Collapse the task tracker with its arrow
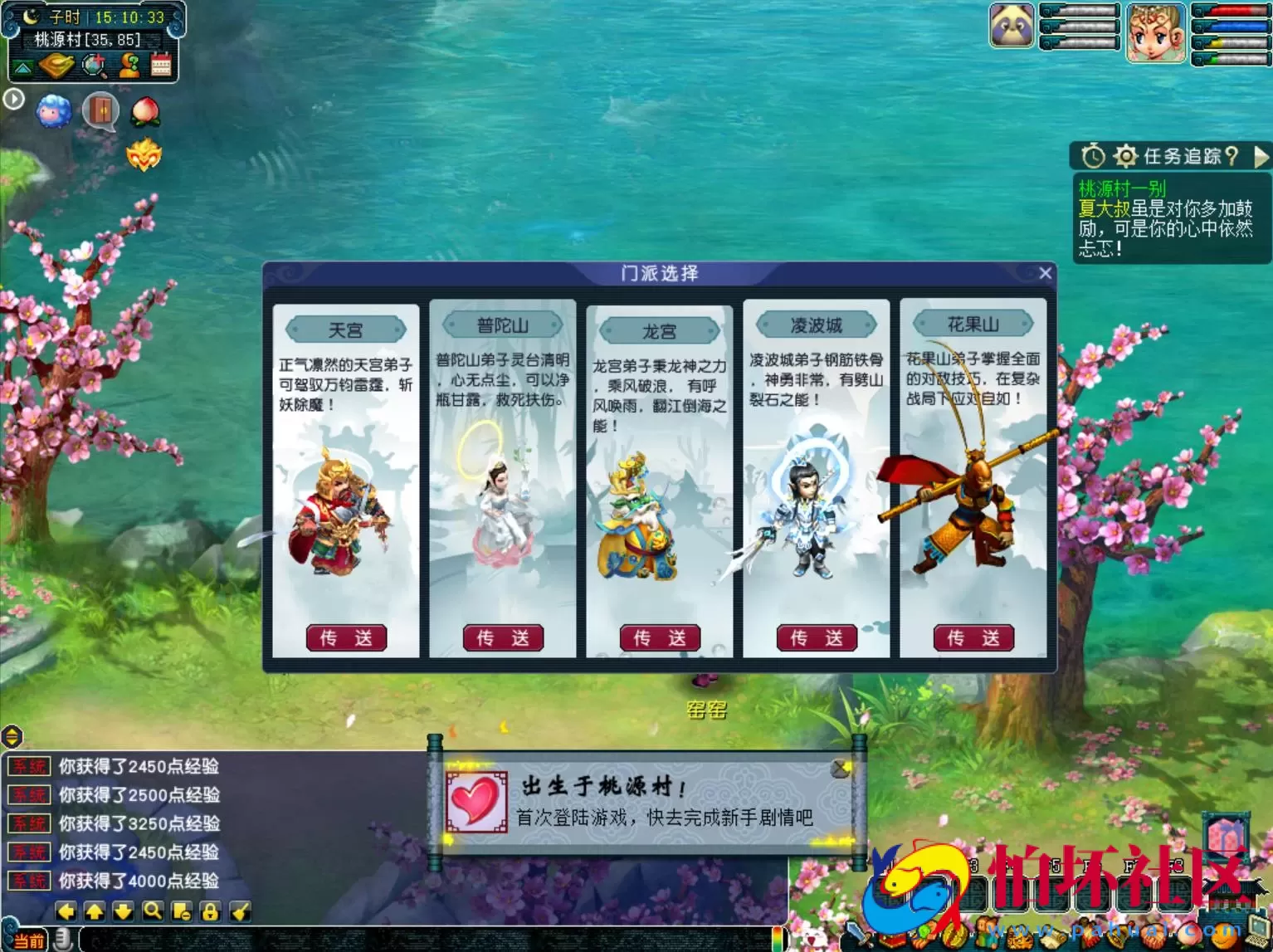Image resolution: width=1273 pixels, height=952 pixels. coord(1262,155)
